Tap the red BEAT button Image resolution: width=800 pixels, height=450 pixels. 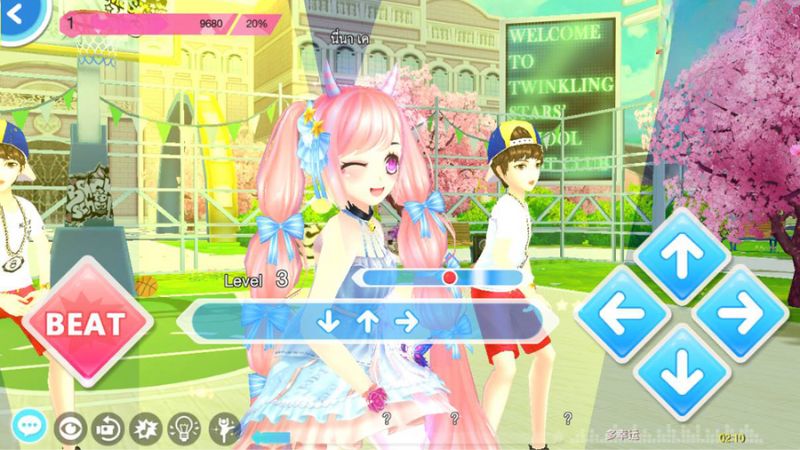(x=89, y=323)
